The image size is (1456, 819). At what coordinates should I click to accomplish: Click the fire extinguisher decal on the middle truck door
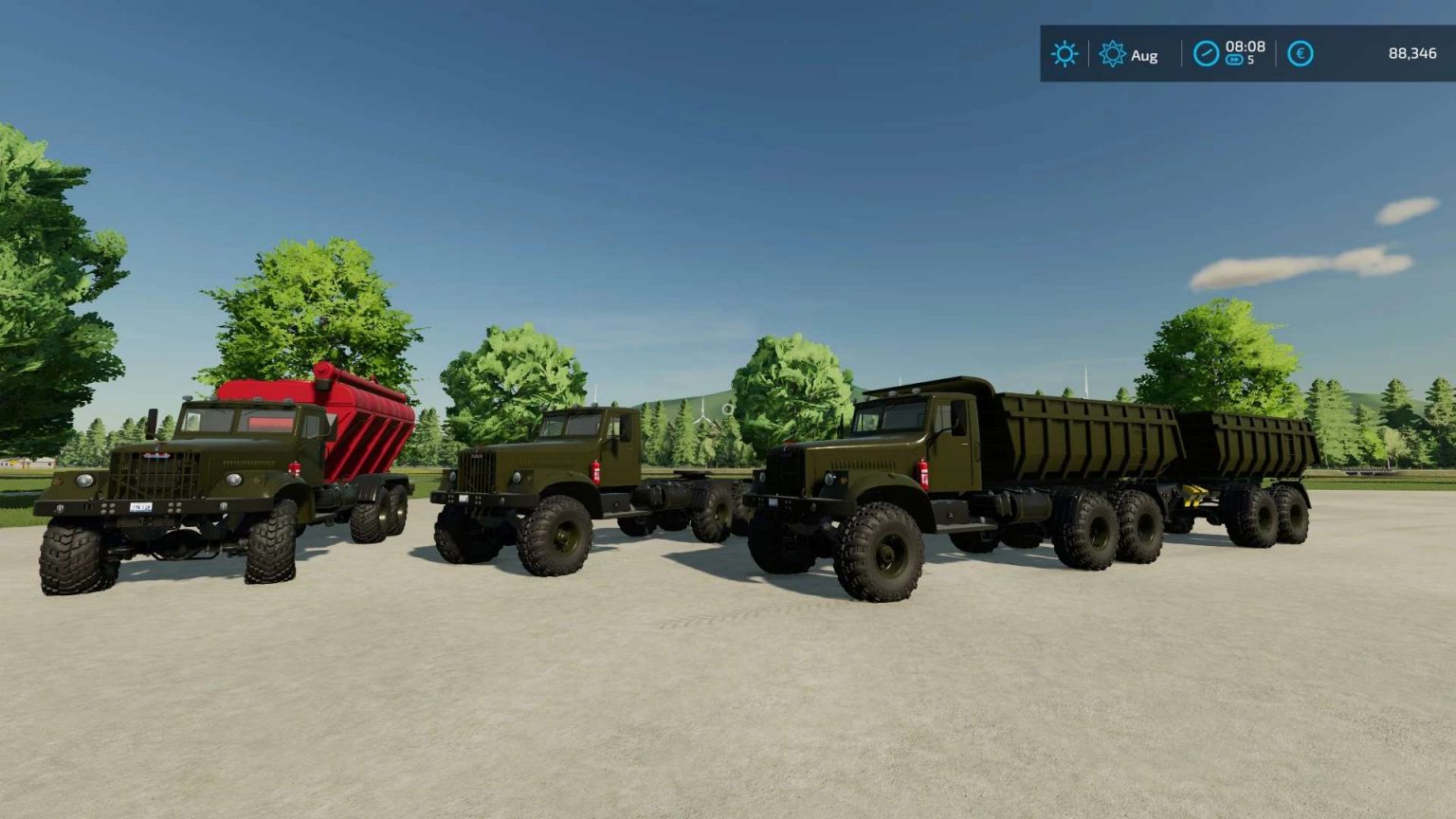click(x=595, y=472)
